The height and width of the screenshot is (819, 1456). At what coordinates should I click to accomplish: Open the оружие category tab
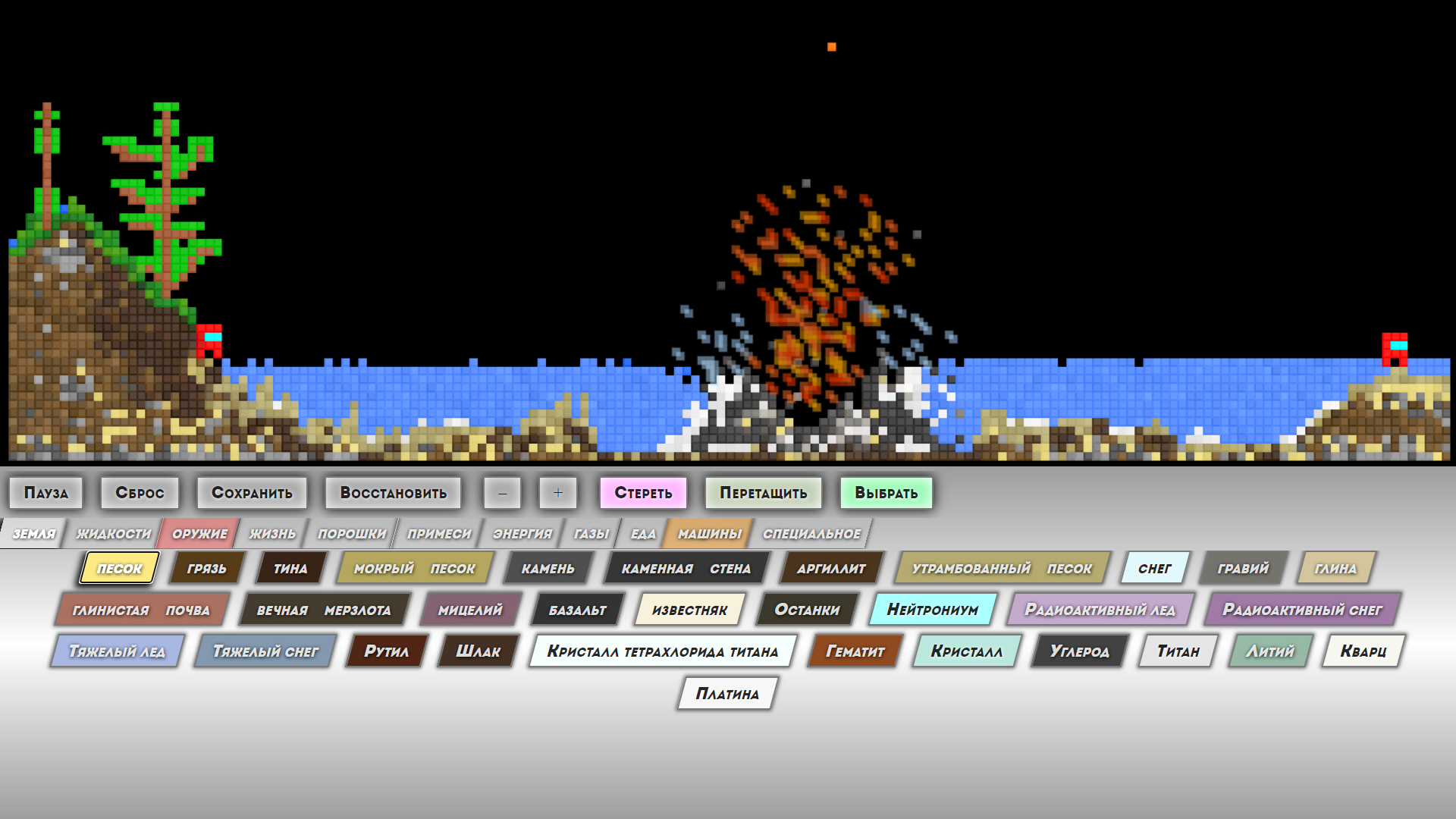click(197, 532)
